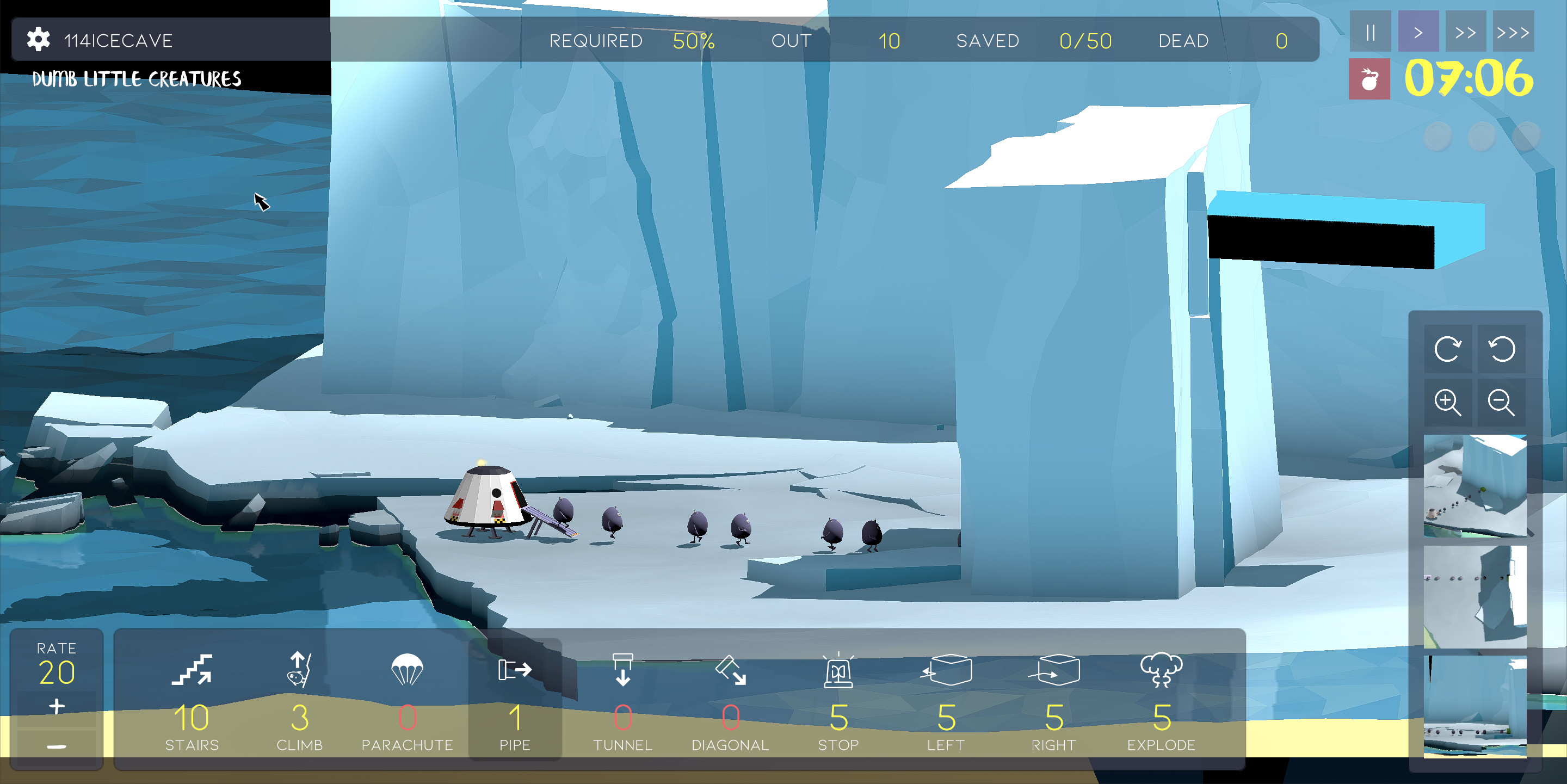The image size is (1567, 784).
Task: Switch to double-speed playback
Action: [1466, 32]
